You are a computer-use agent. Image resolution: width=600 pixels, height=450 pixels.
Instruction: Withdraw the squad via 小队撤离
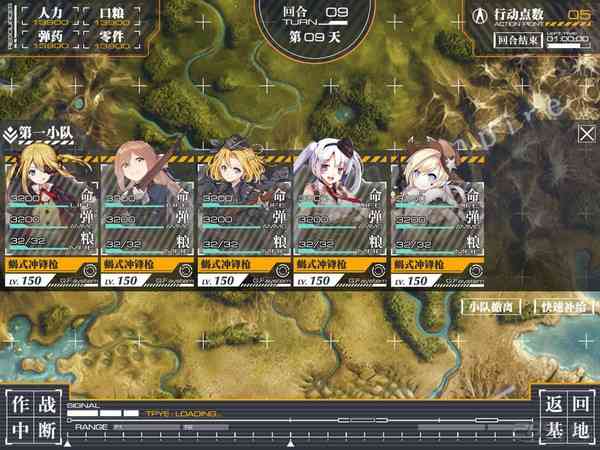point(492,308)
